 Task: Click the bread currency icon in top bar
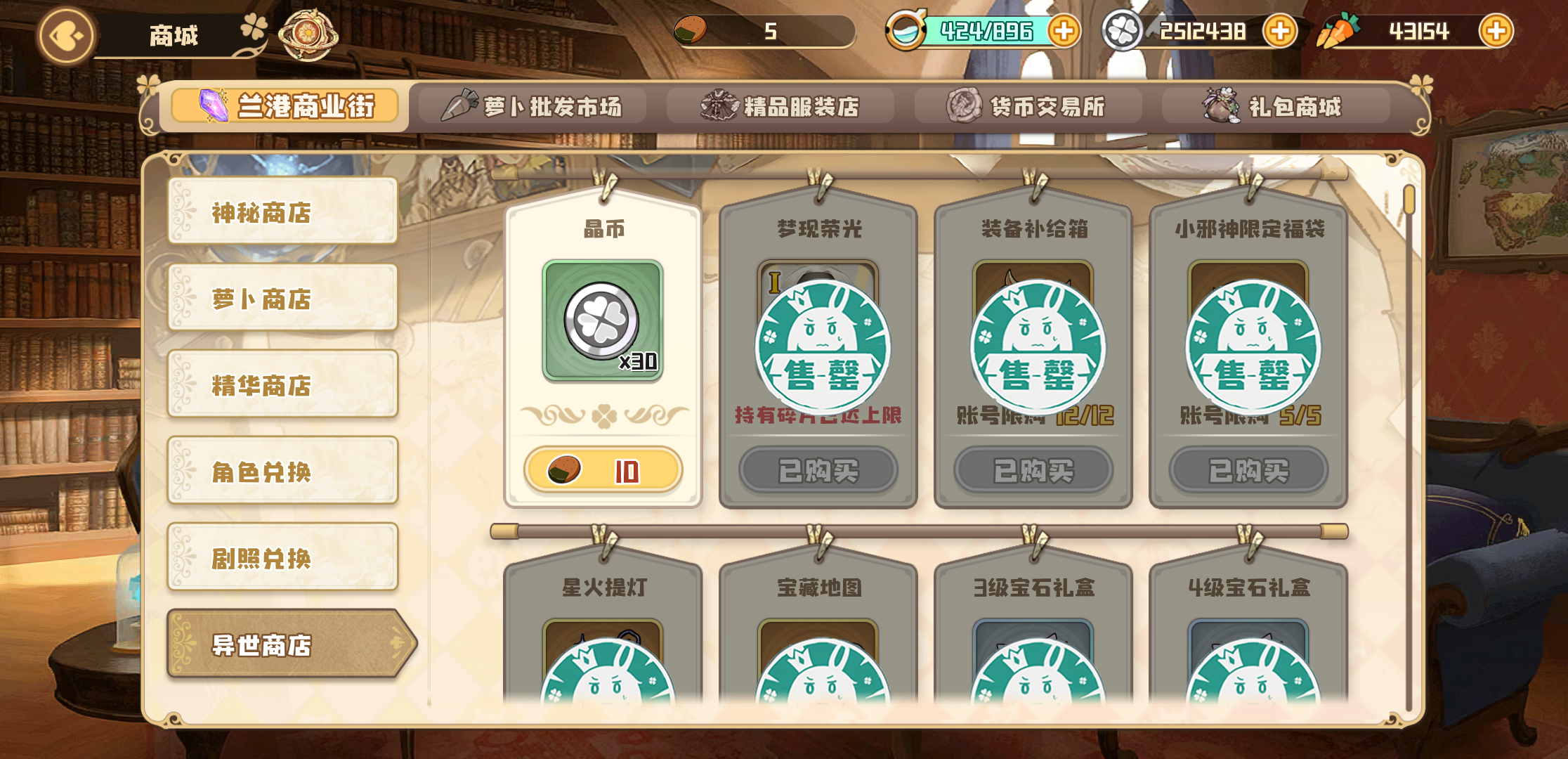click(692, 30)
